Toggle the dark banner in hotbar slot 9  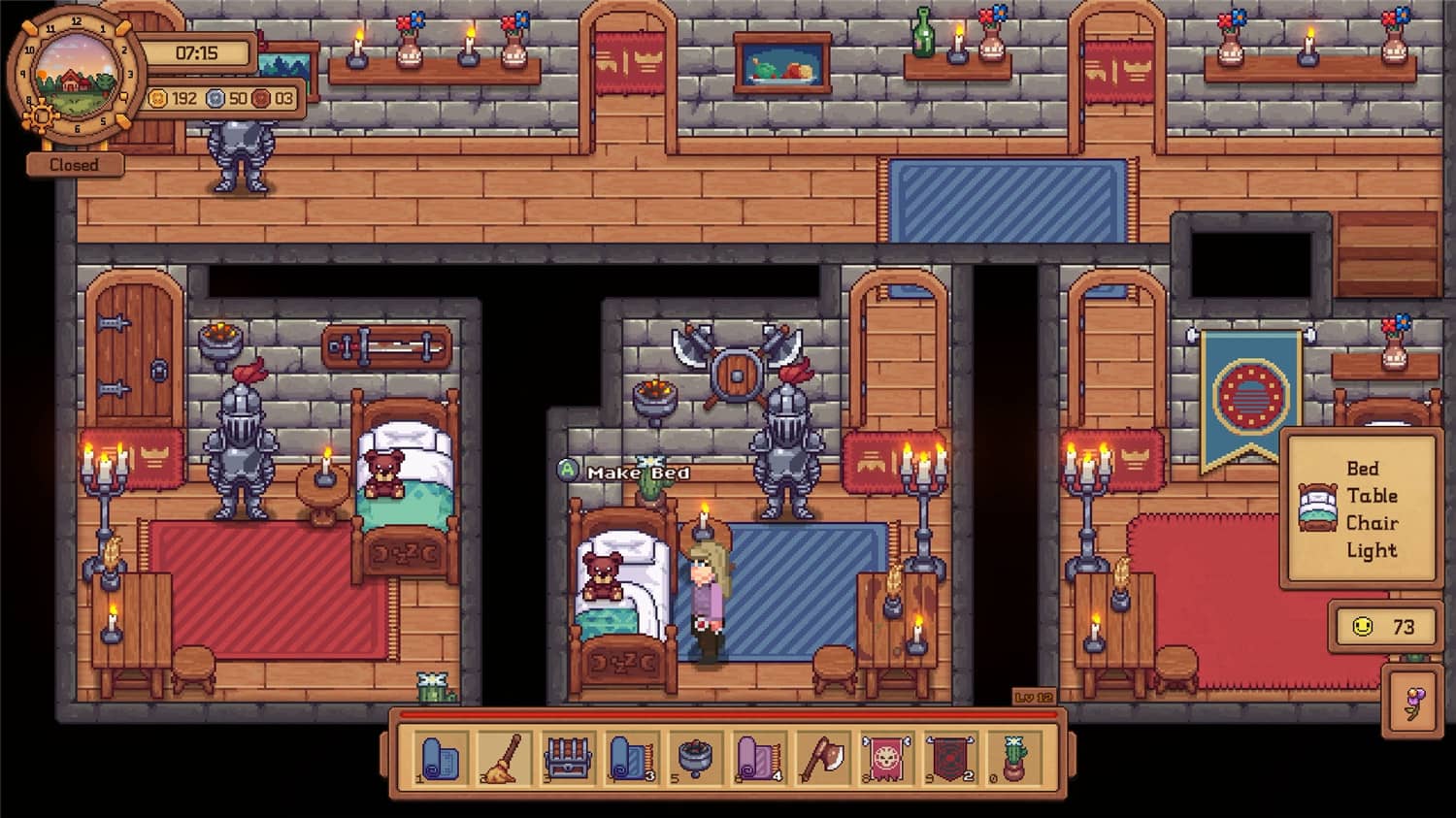949,759
